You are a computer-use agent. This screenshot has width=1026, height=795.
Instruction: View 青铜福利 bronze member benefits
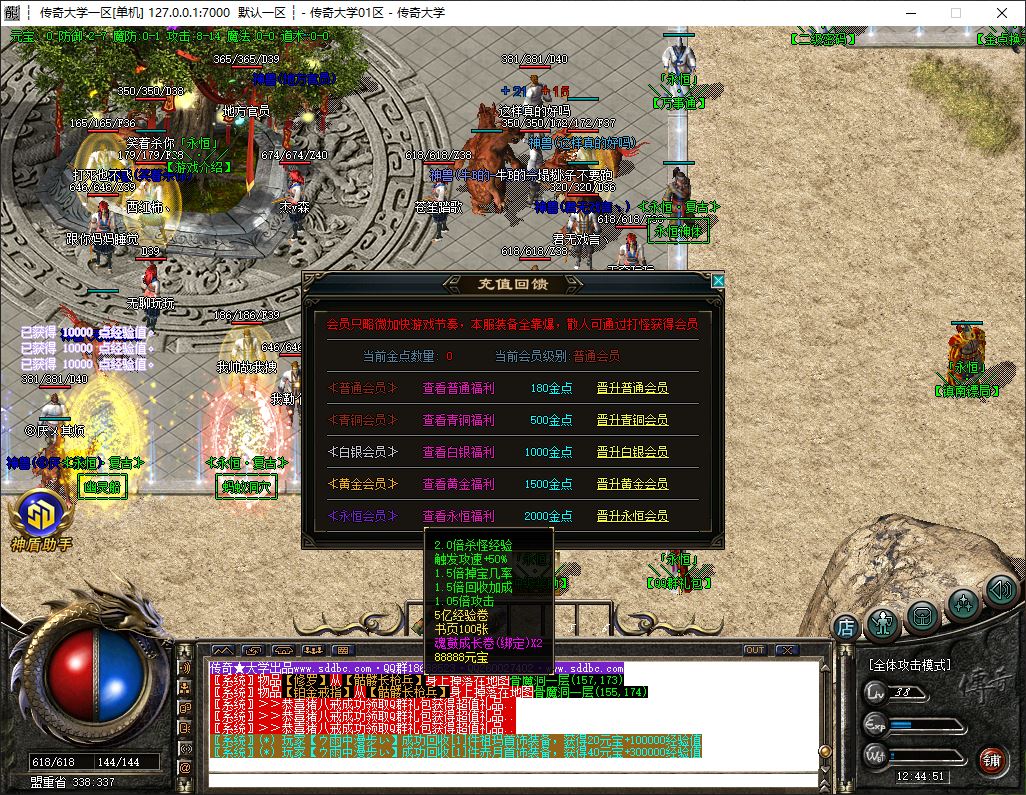(458, 420)
